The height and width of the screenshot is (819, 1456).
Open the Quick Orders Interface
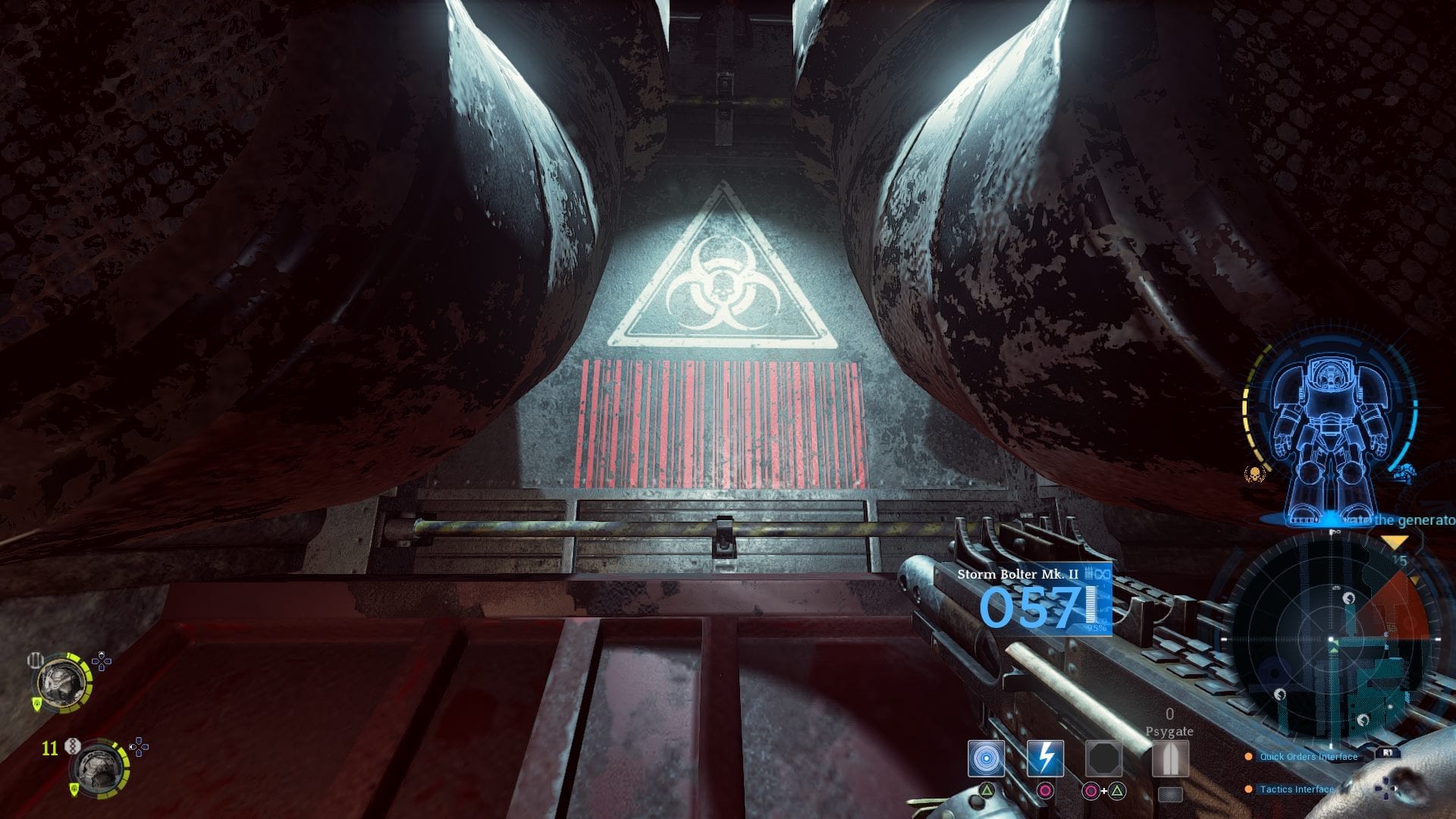tap(1308, 756)
